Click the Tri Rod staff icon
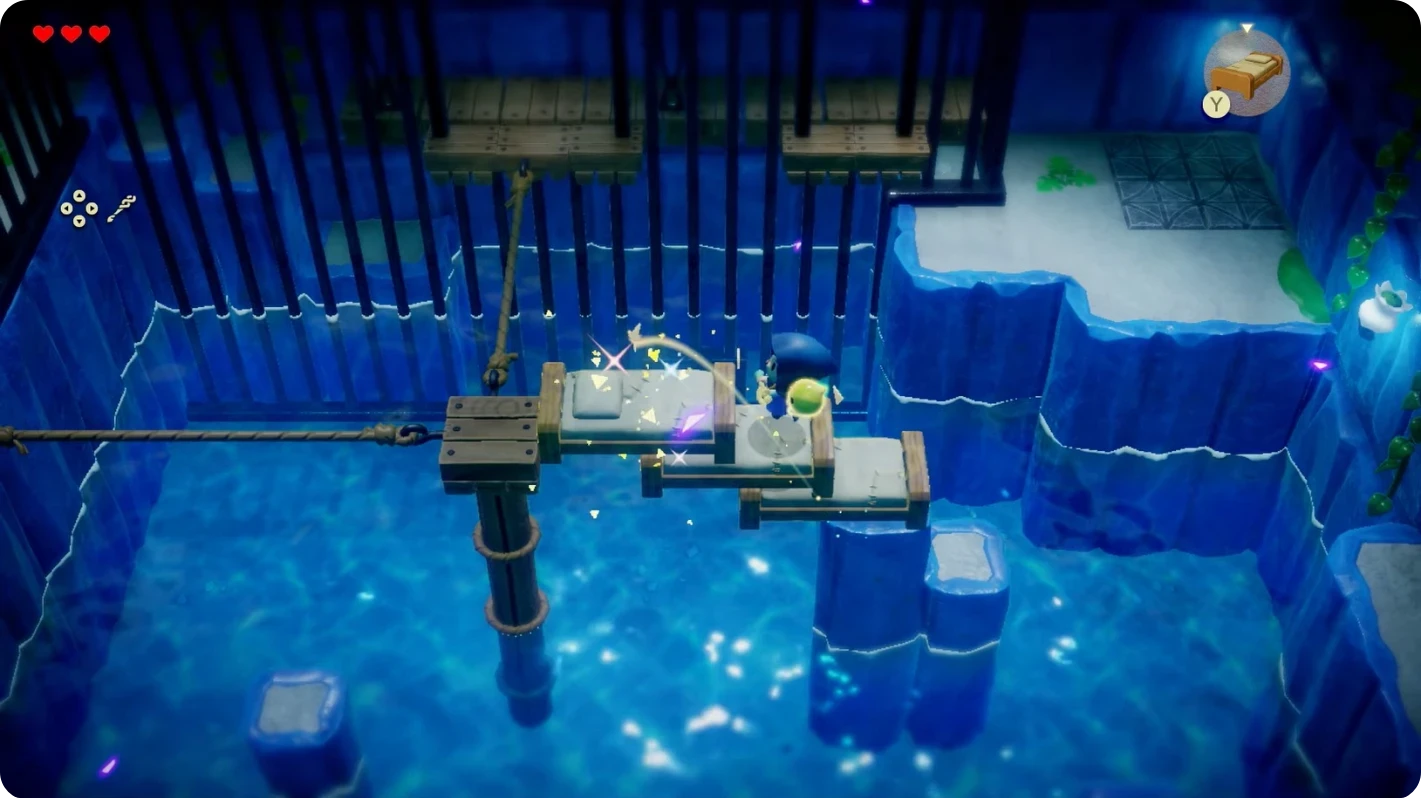Screen dimensions: 1421x798 coord(121,208)
